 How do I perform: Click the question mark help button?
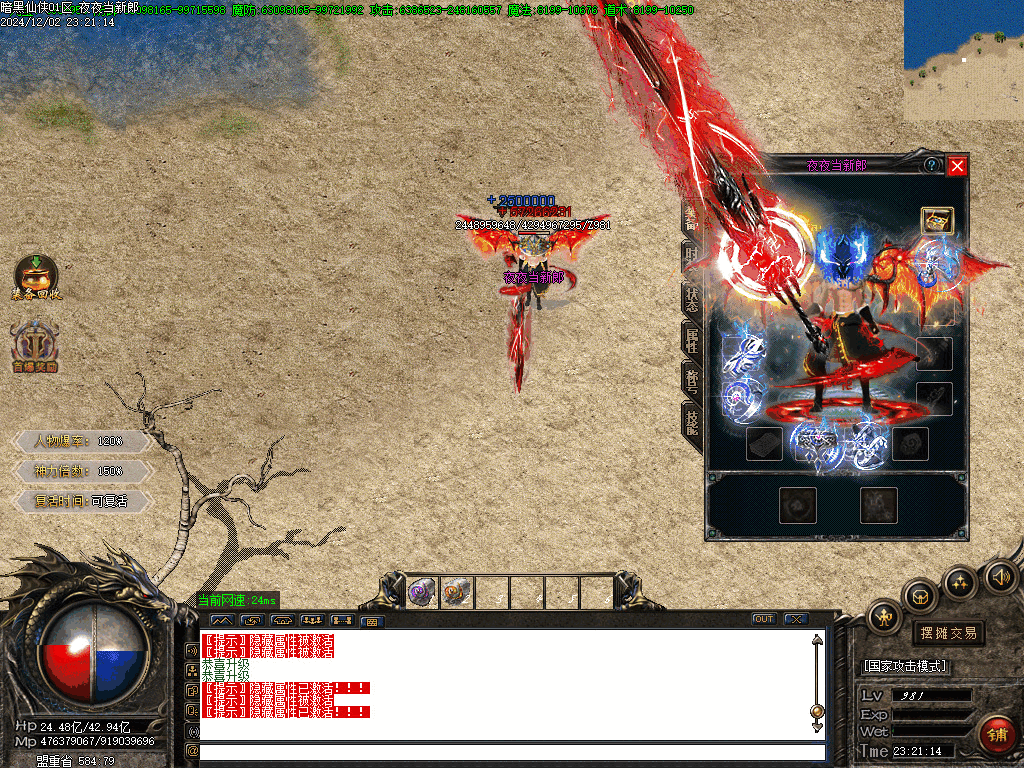pyautogui.click(x=932, y=165)
